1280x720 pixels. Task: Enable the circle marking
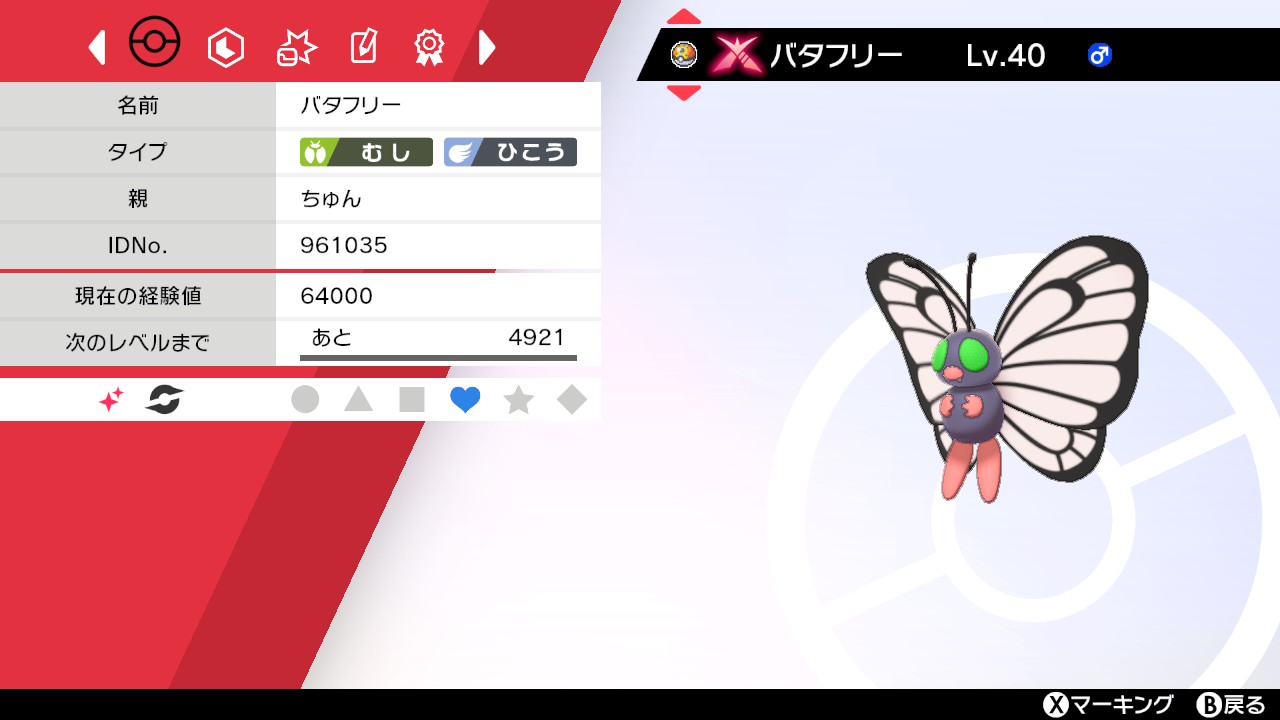point(306,399)
